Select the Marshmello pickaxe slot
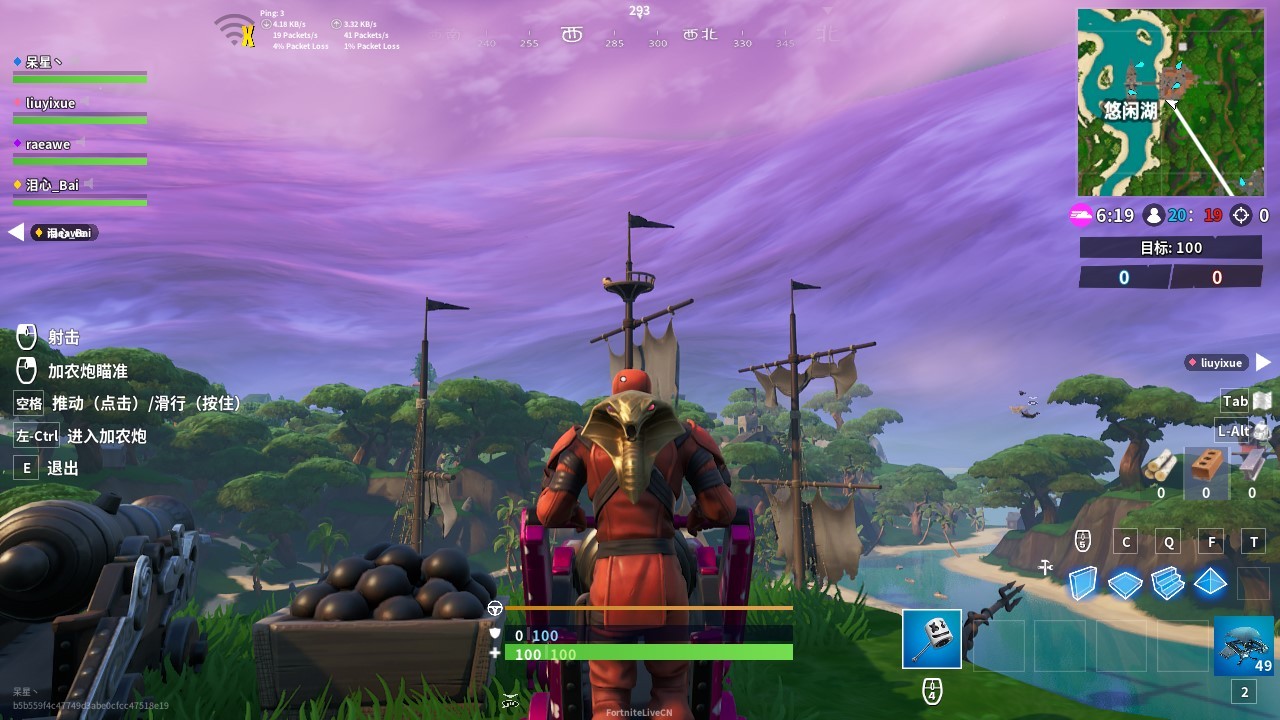Screen dimensions: 1280x720 (931, 639)
